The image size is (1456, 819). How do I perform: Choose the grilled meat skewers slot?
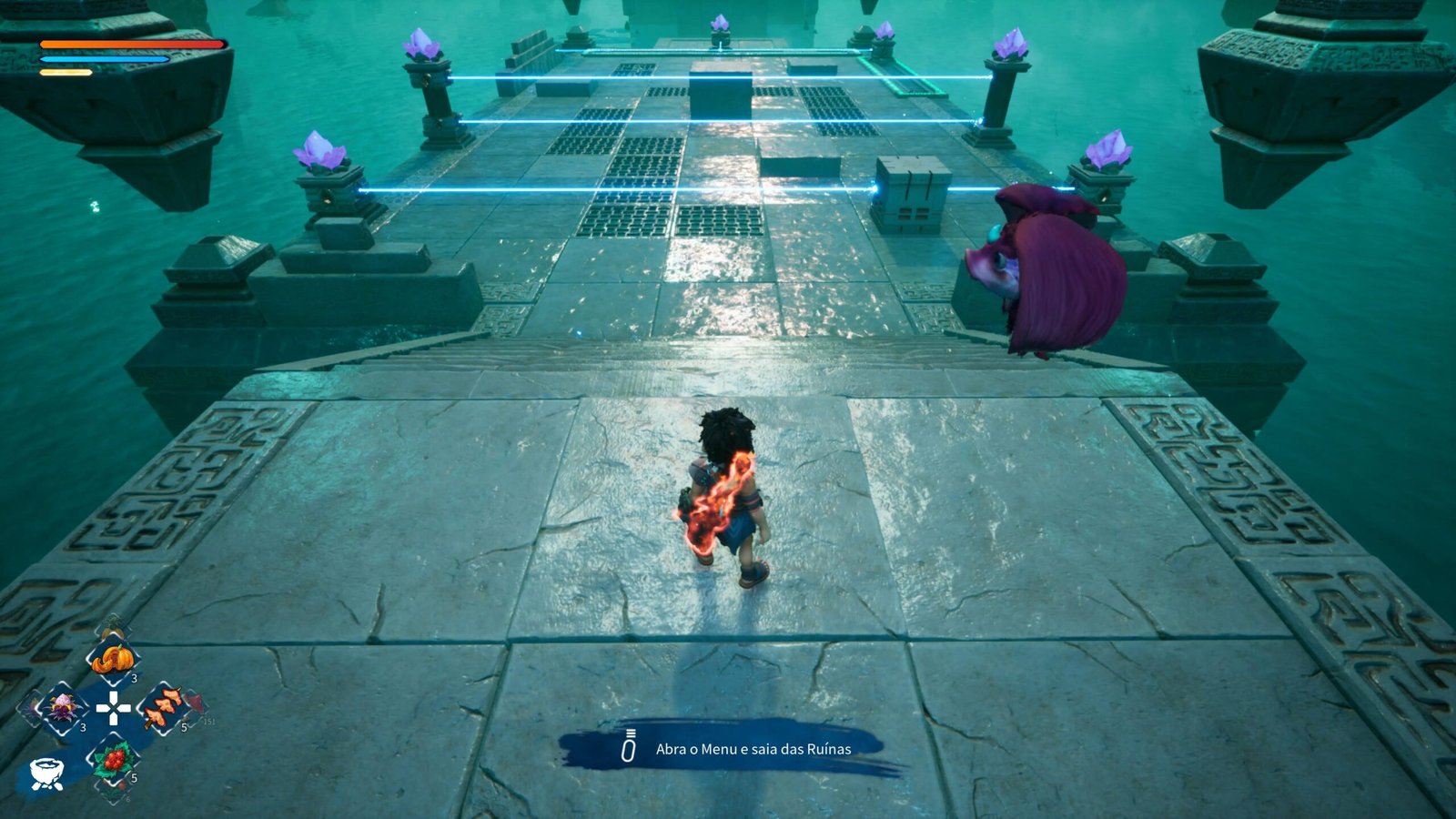pos(162,707)
